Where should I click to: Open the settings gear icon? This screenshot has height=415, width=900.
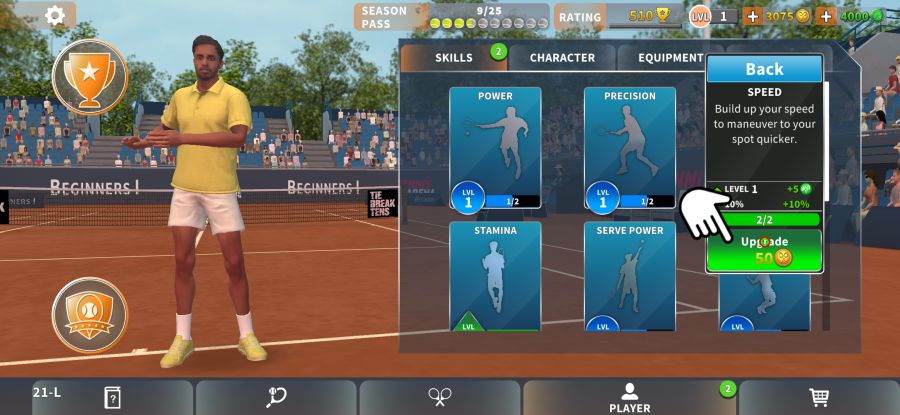coord(55,15)
